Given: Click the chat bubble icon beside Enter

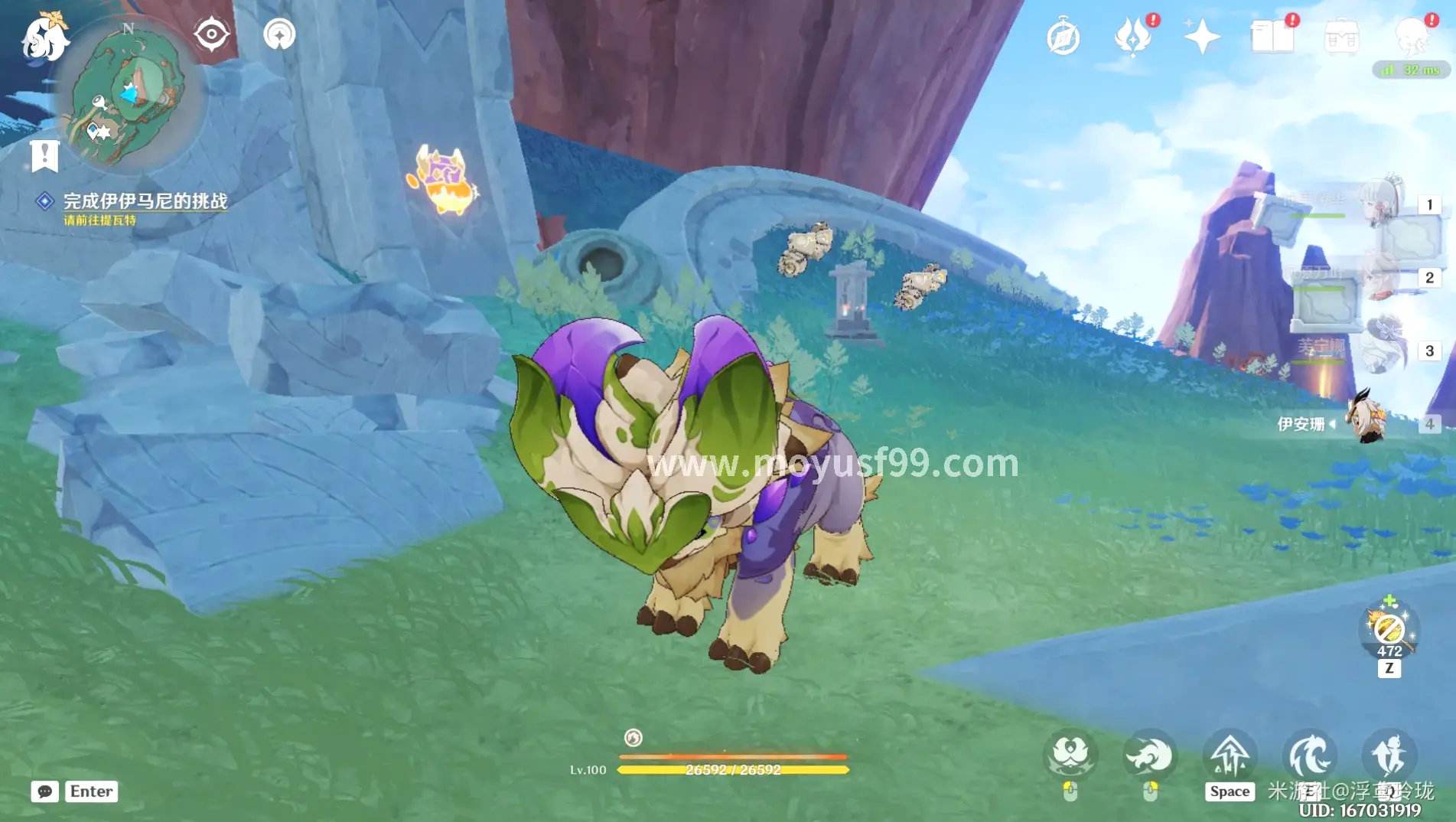Looking at the screenshot, I should tap(47, 791).
